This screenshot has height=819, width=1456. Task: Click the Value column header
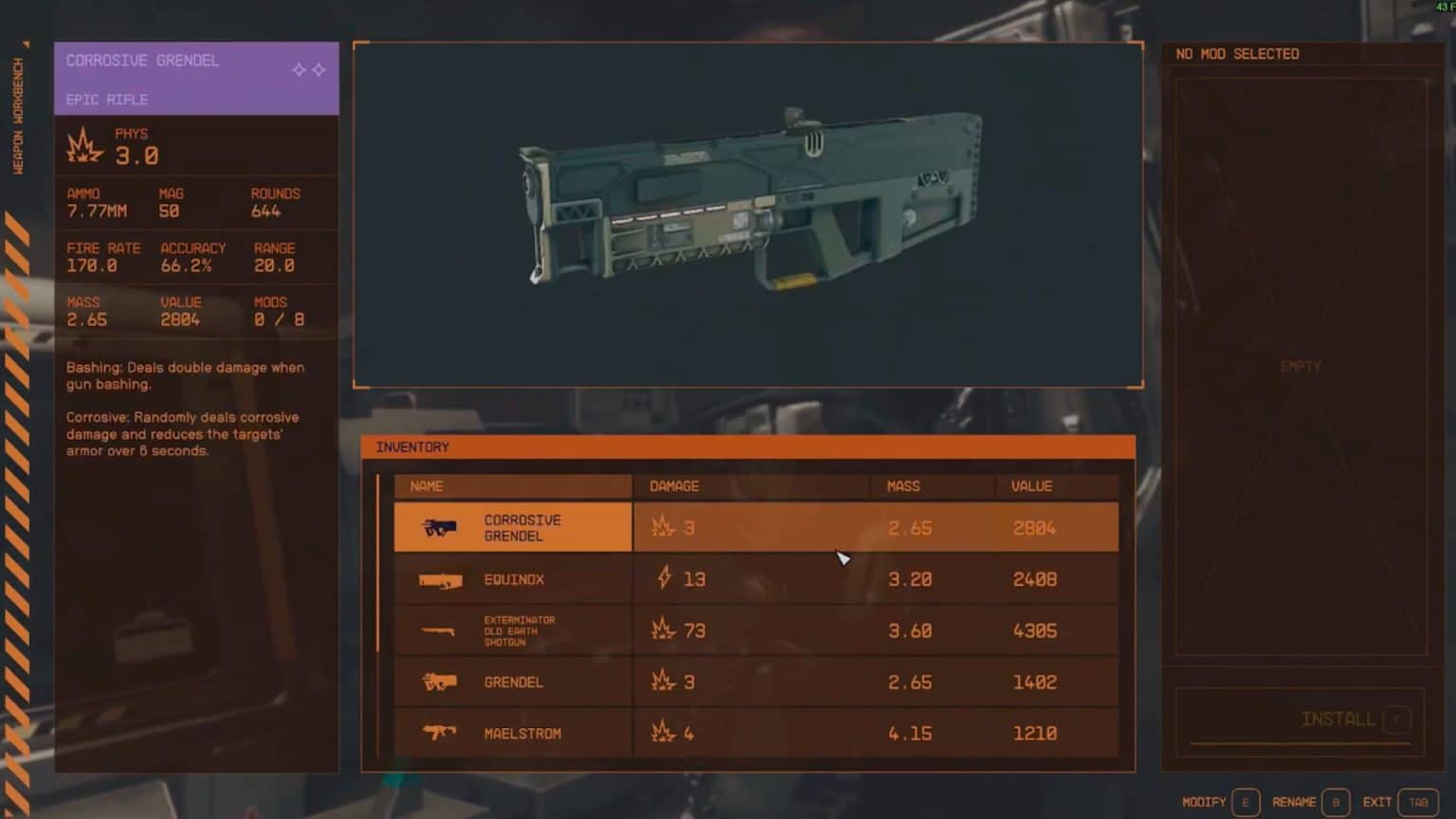pyautogui.click(x=1031, y=485)
